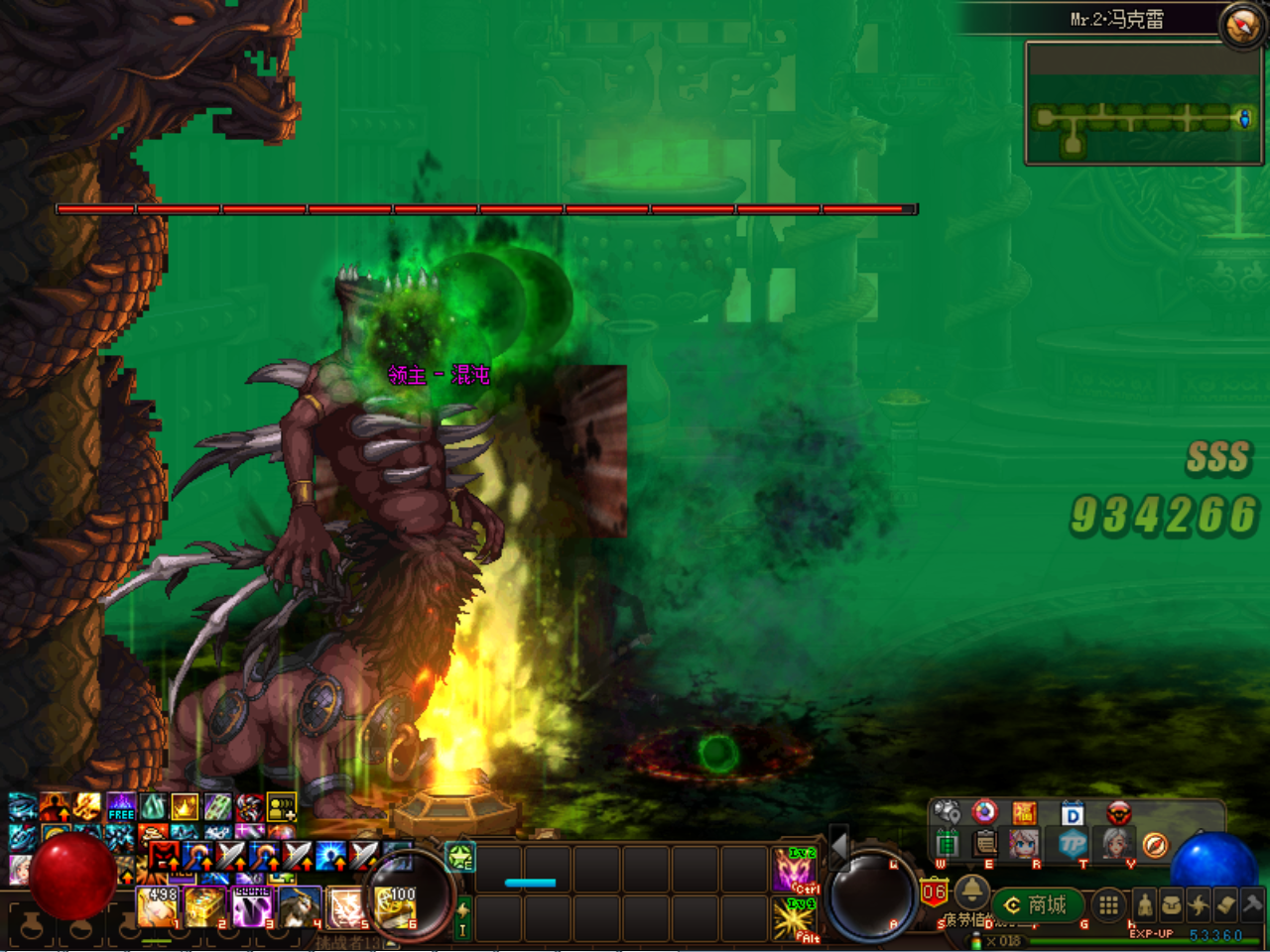Open the compass navigation icon
Image resolution: width=1270 pixels, height=952 pixels.
tap(1156, 845)
